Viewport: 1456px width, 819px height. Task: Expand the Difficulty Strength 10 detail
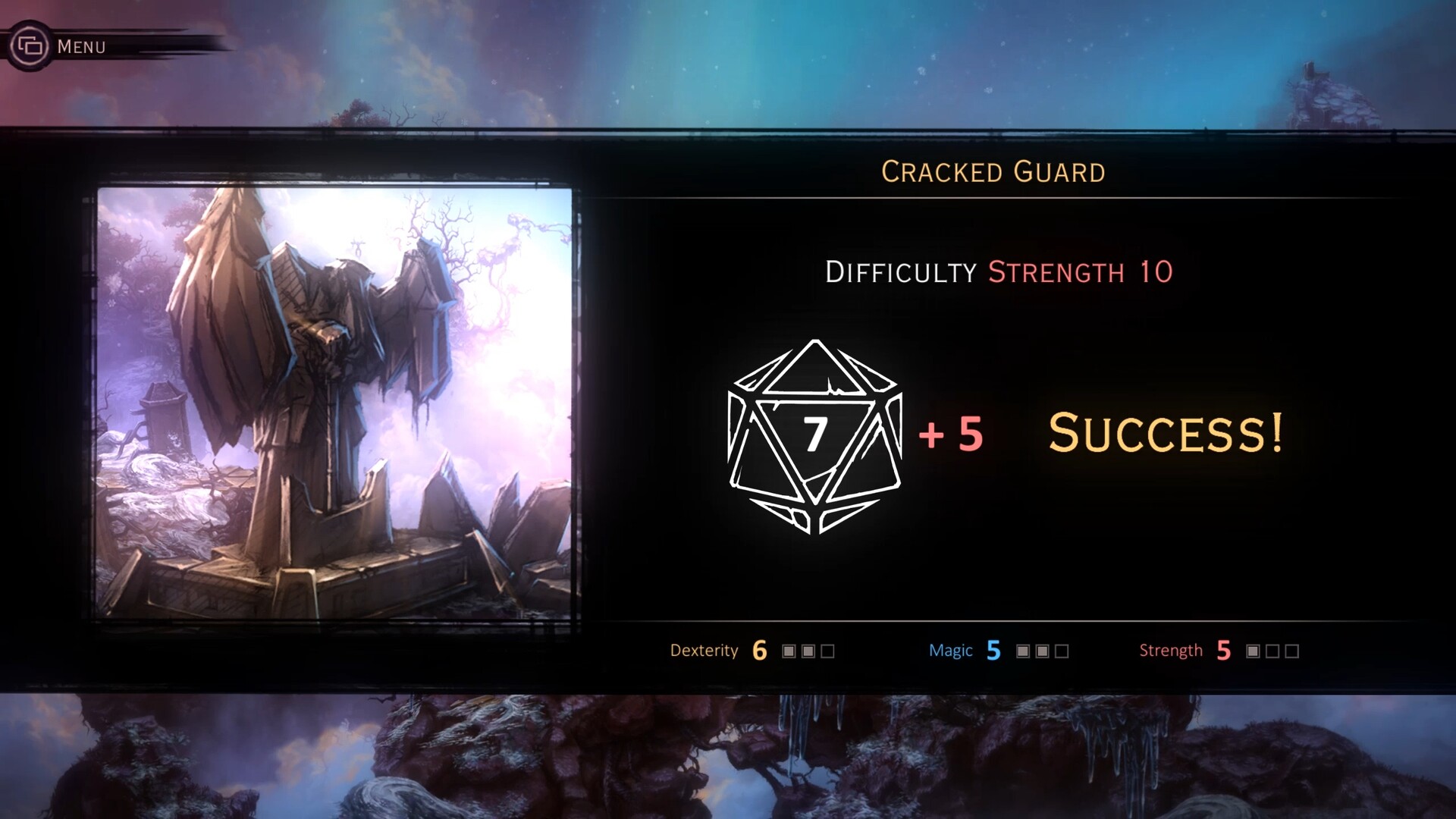coord(999,272)
